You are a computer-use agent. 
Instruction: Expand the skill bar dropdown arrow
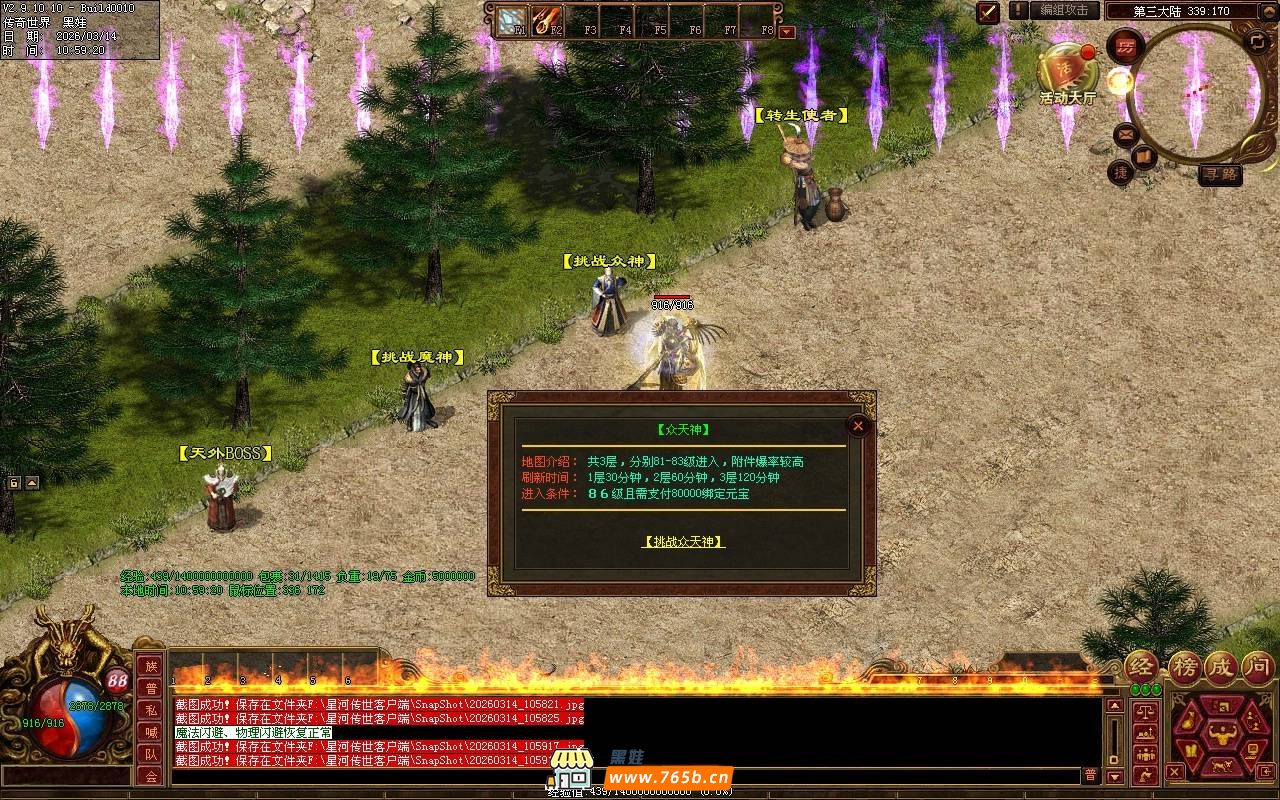(x=787, y=31)
